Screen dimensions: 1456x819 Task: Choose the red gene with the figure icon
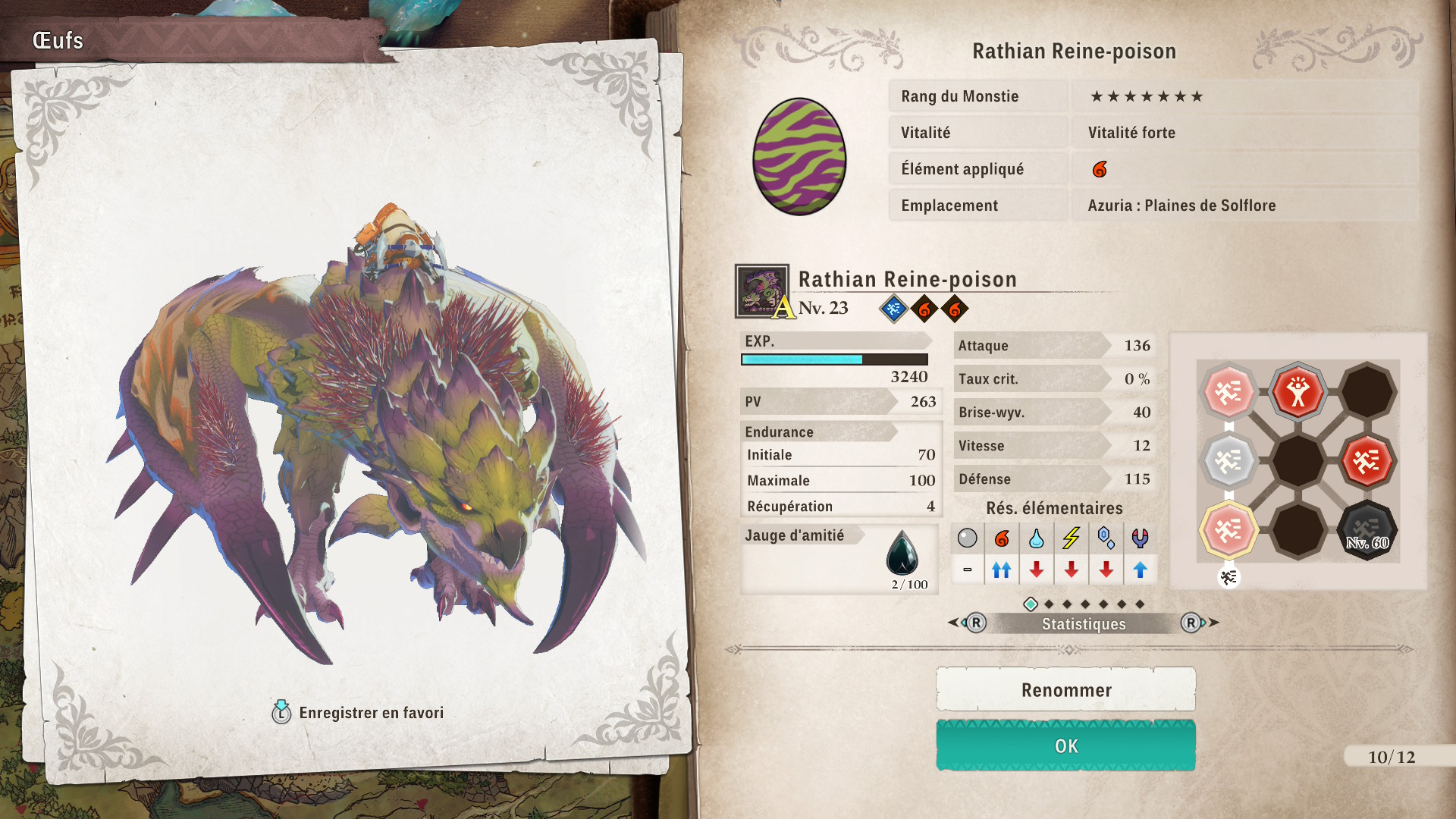coord(1298,392)
